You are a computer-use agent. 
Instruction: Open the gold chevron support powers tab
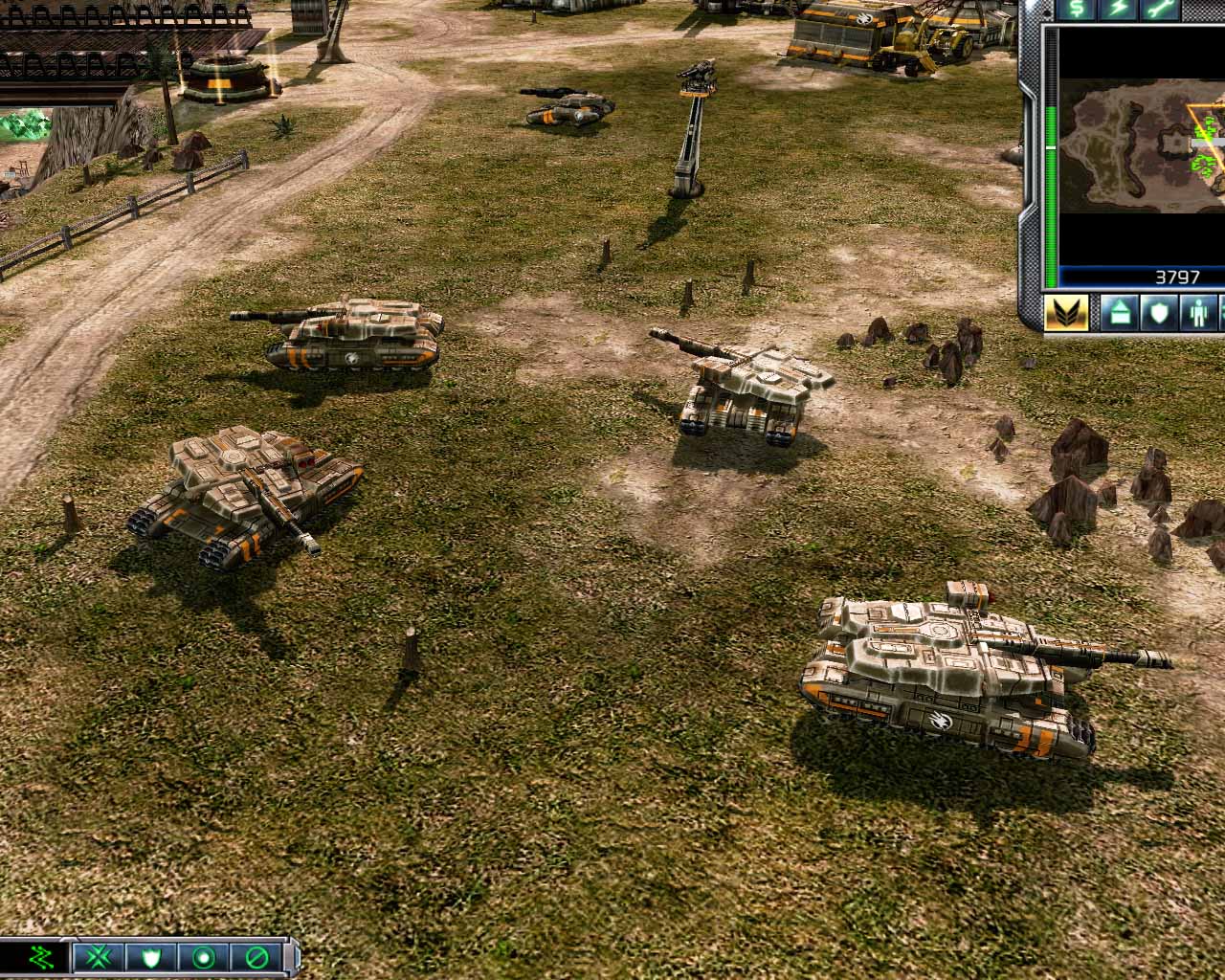(1065, 313)
